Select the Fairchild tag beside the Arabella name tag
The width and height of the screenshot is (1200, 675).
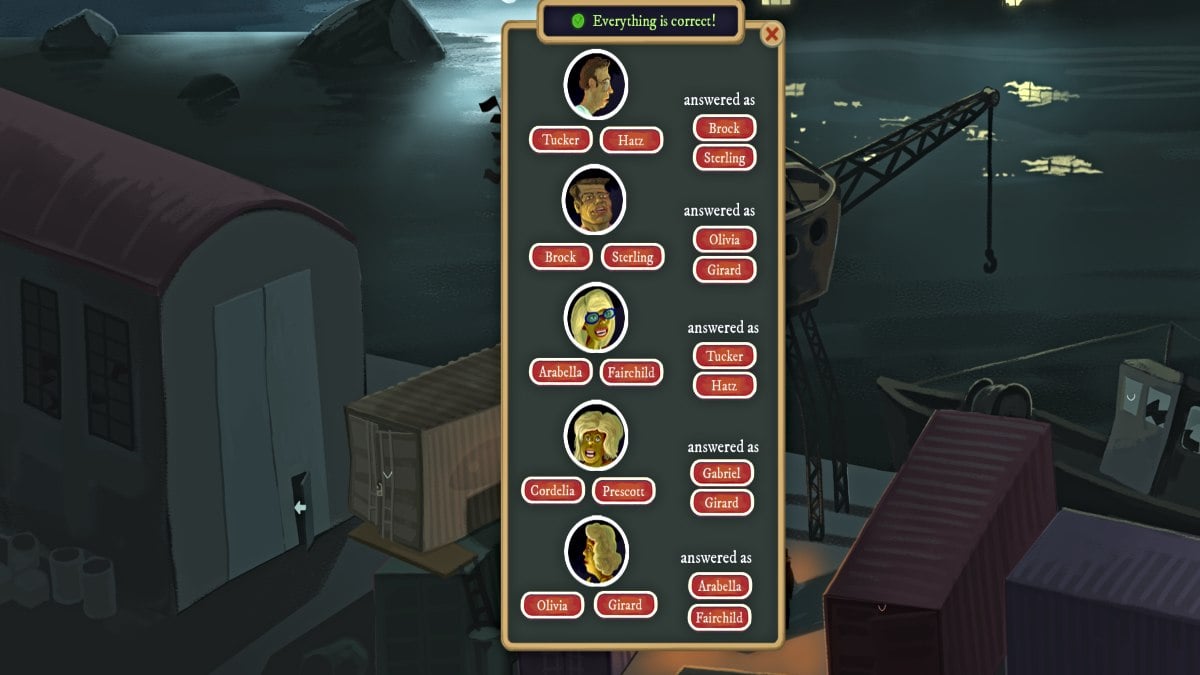(631, 373)
